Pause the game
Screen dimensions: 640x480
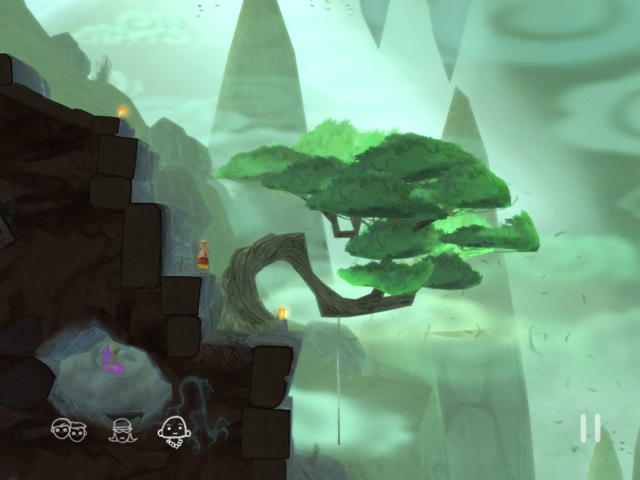tap(591, 428)
